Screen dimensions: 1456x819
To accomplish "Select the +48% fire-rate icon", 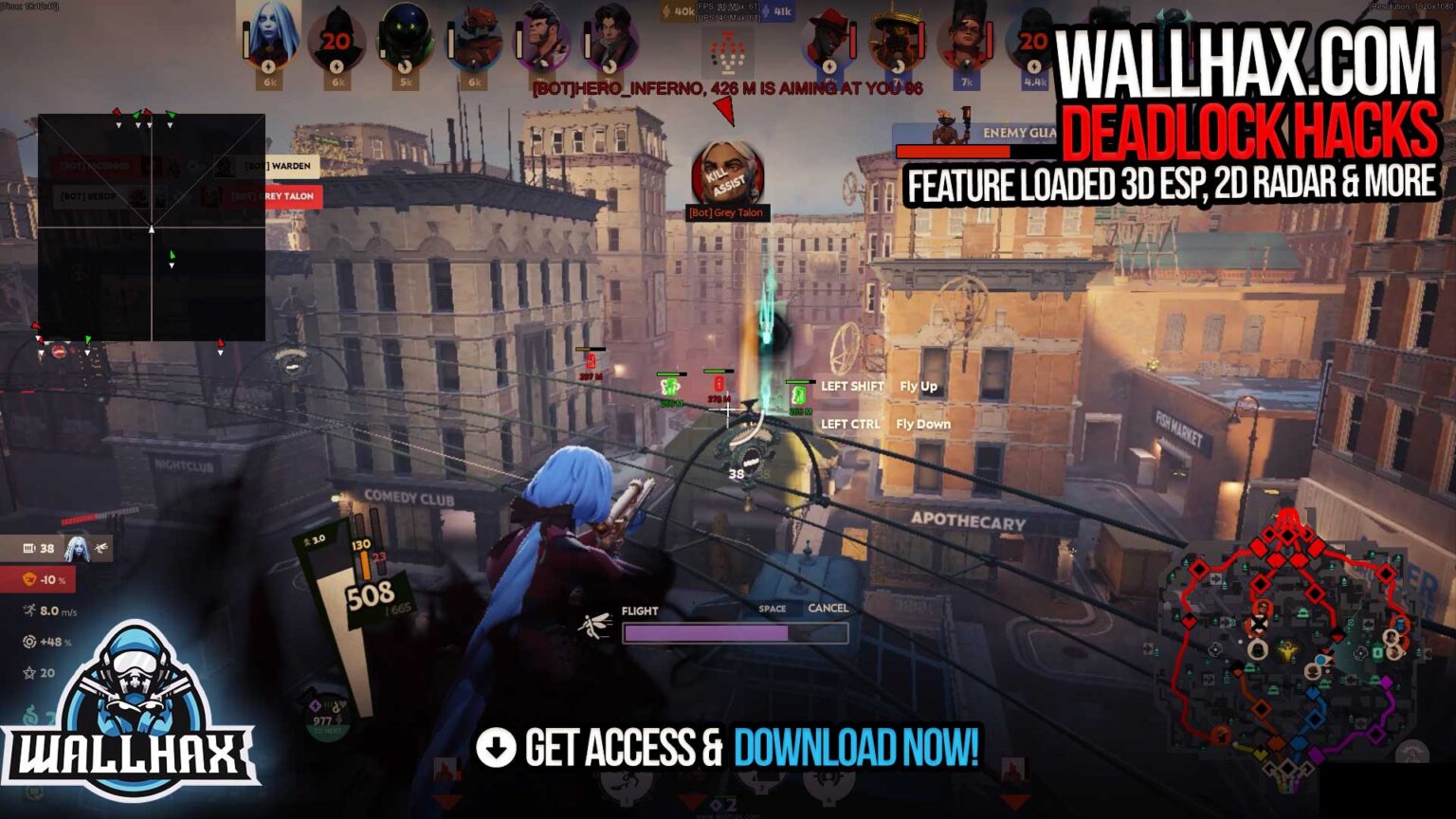I will 29,642.
